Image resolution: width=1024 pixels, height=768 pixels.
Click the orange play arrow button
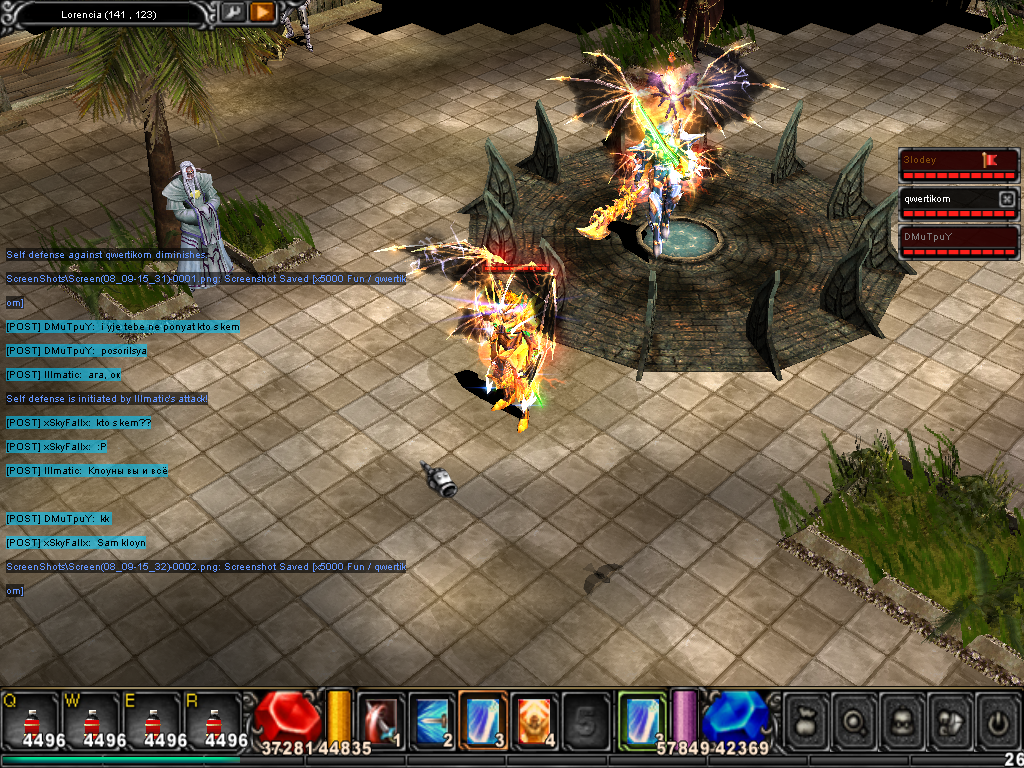click(x=262, y=13)
